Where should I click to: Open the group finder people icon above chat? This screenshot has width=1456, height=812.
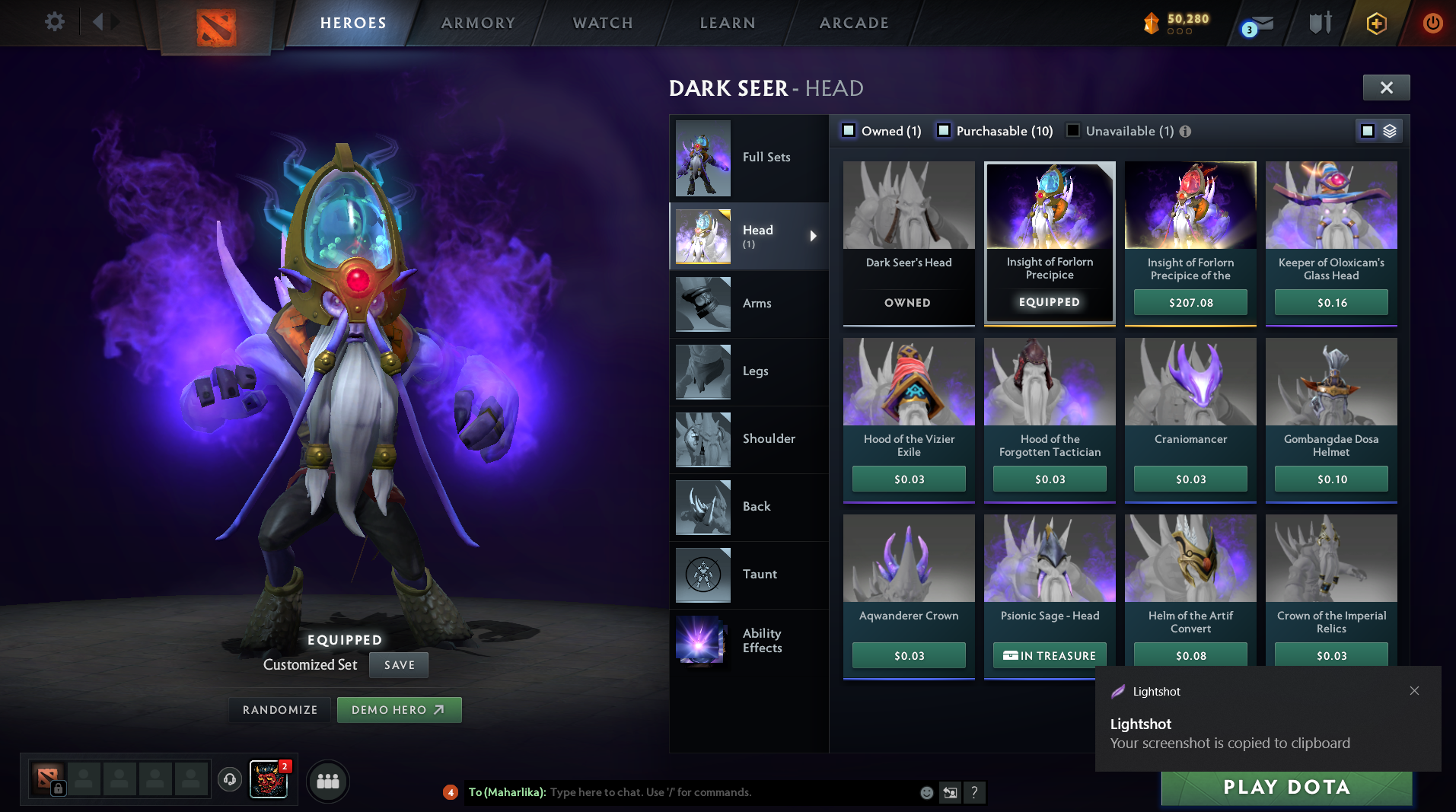pyautogui.click(x=327, y=781)
